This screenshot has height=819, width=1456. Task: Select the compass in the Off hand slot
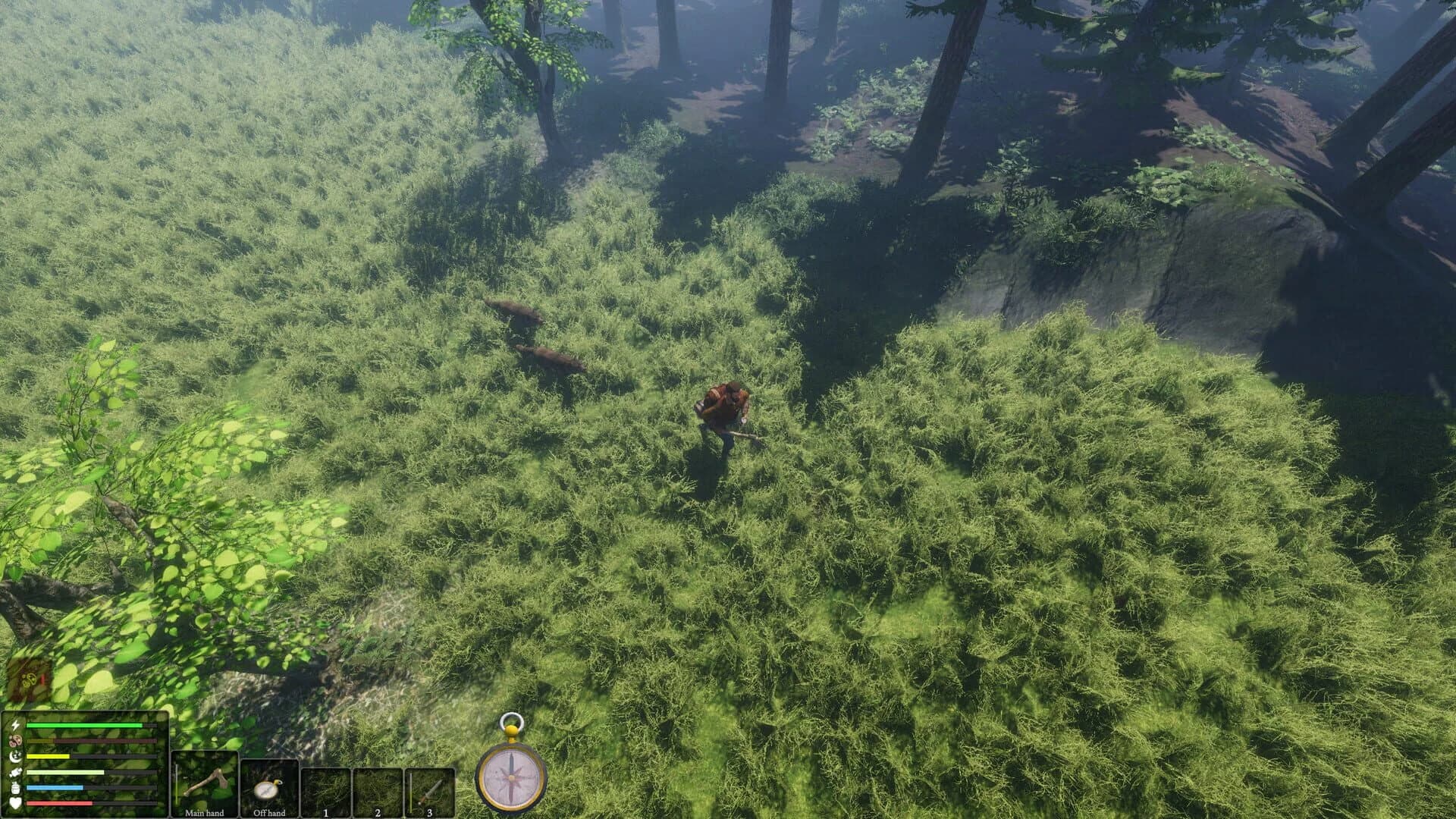pos(267,792)
